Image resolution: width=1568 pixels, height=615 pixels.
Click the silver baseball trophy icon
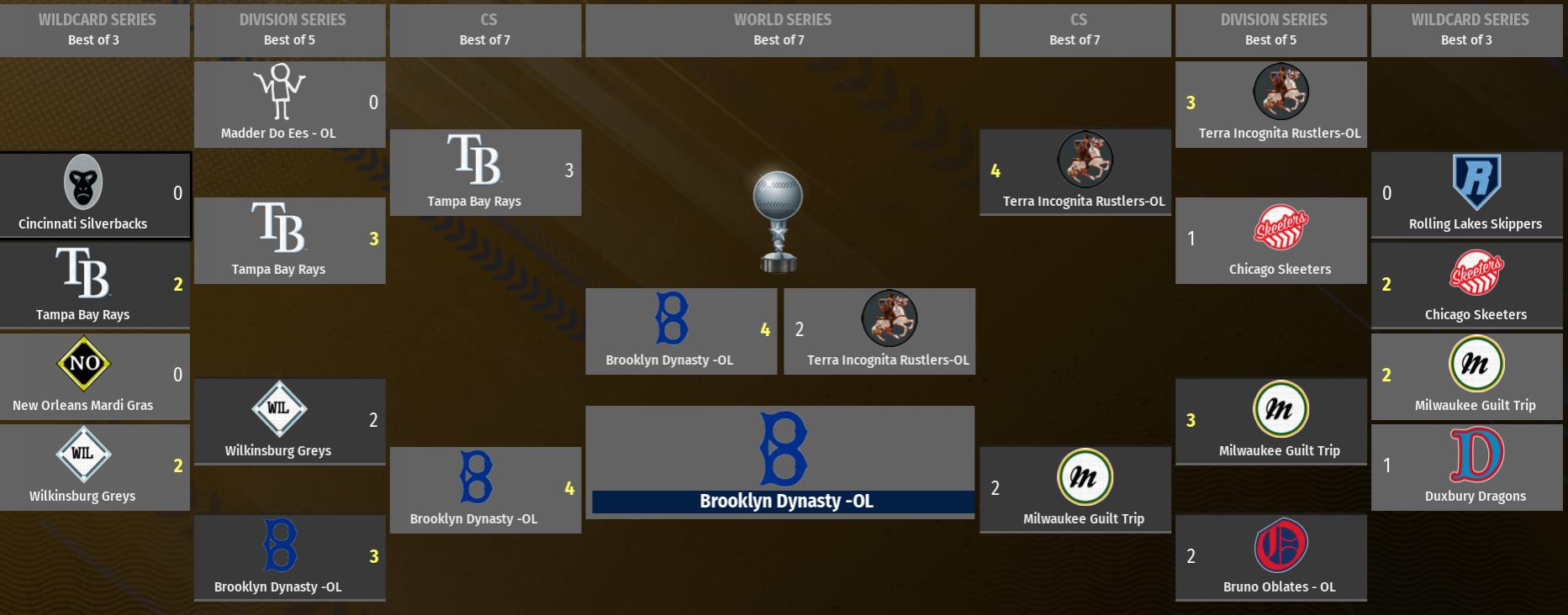tap(778, 222)
